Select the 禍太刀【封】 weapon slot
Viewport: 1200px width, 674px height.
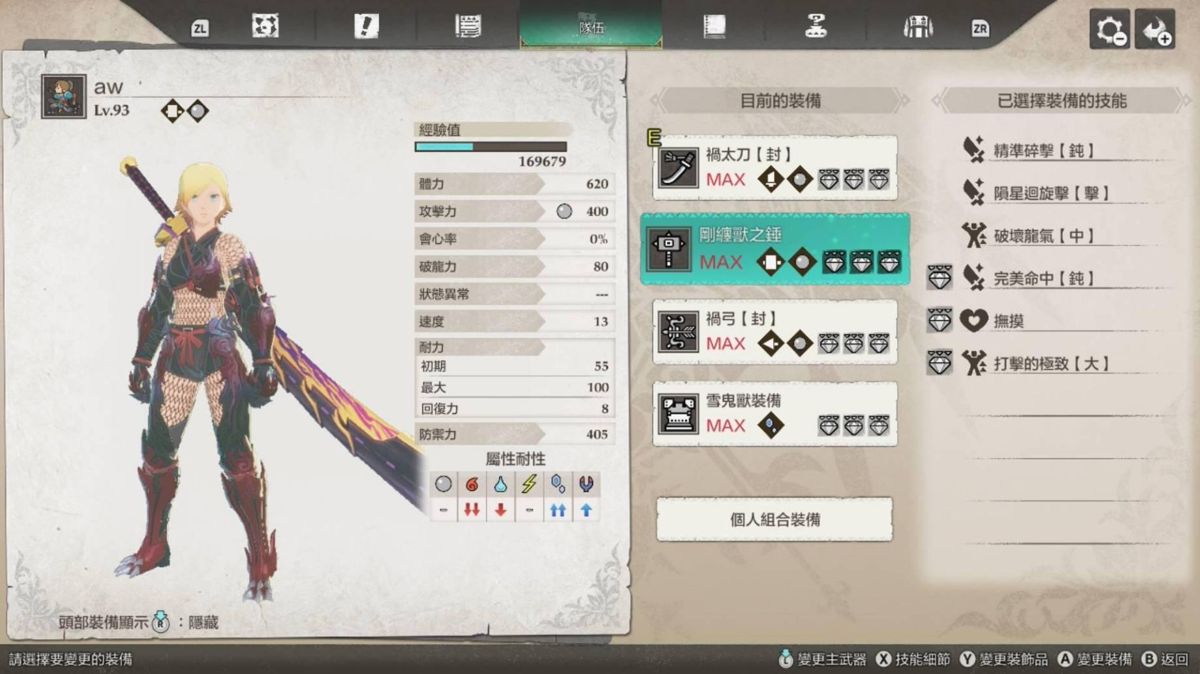click(775, 167)
